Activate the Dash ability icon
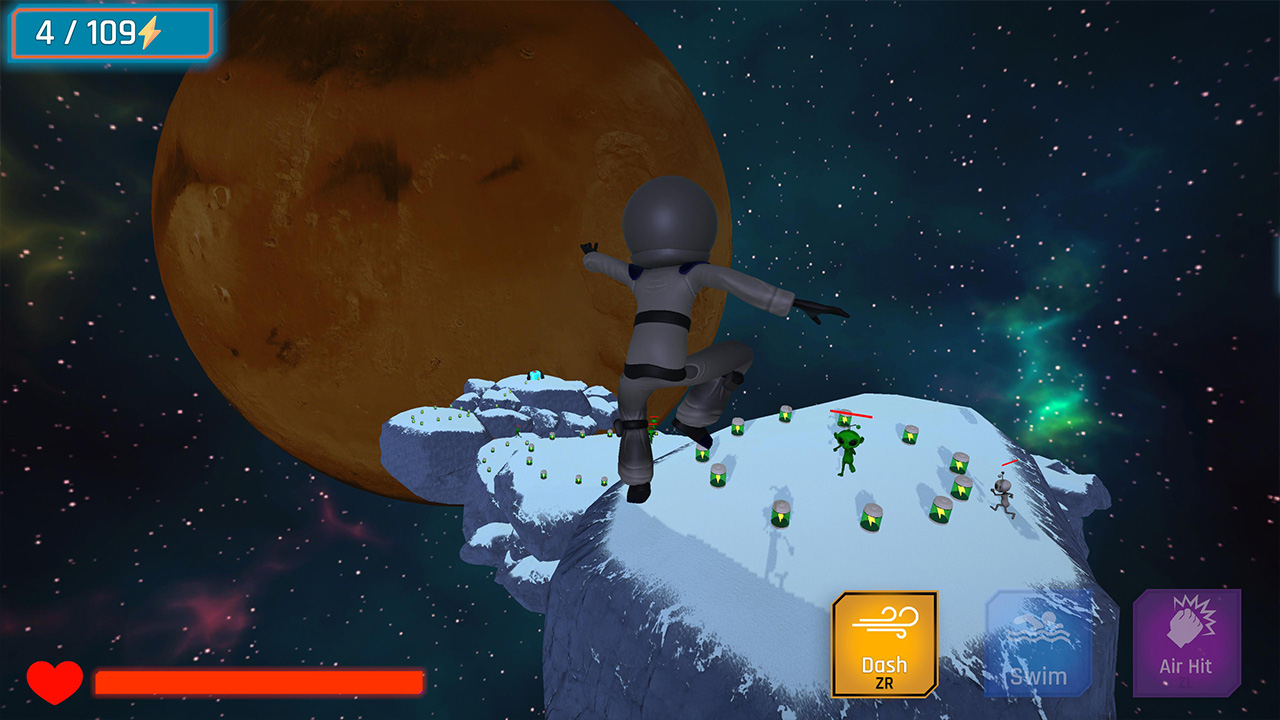This screenshot has width=1280, height=720. click(884, 645)
